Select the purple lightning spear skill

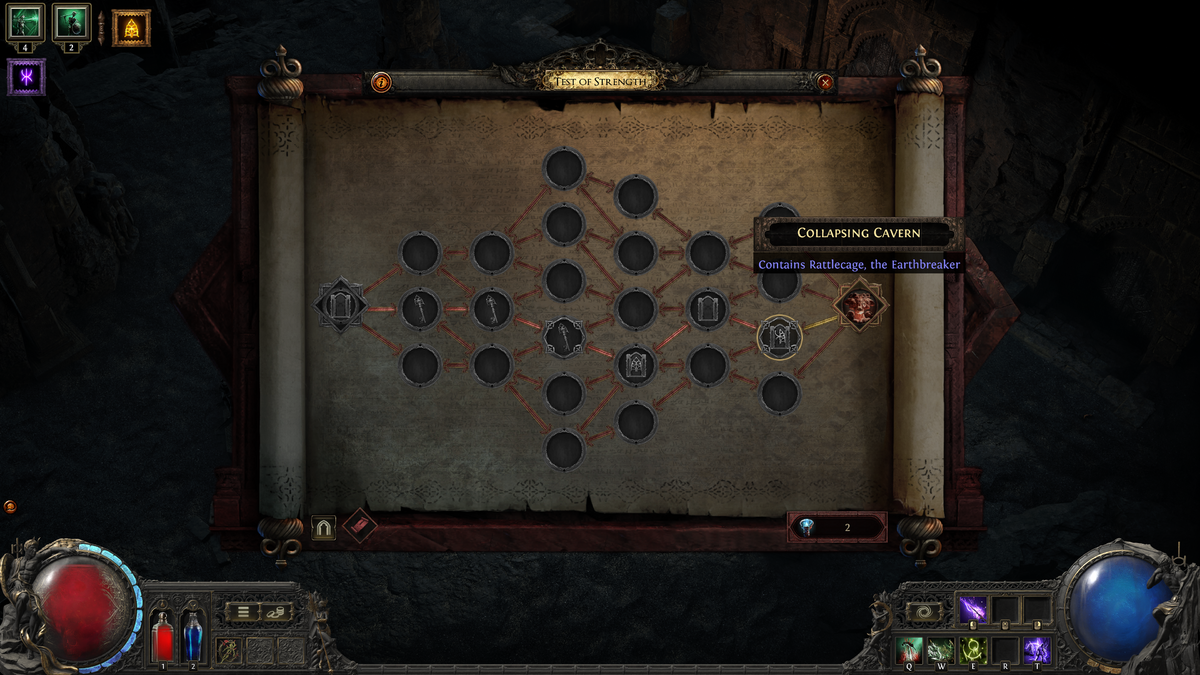[972, 609]
